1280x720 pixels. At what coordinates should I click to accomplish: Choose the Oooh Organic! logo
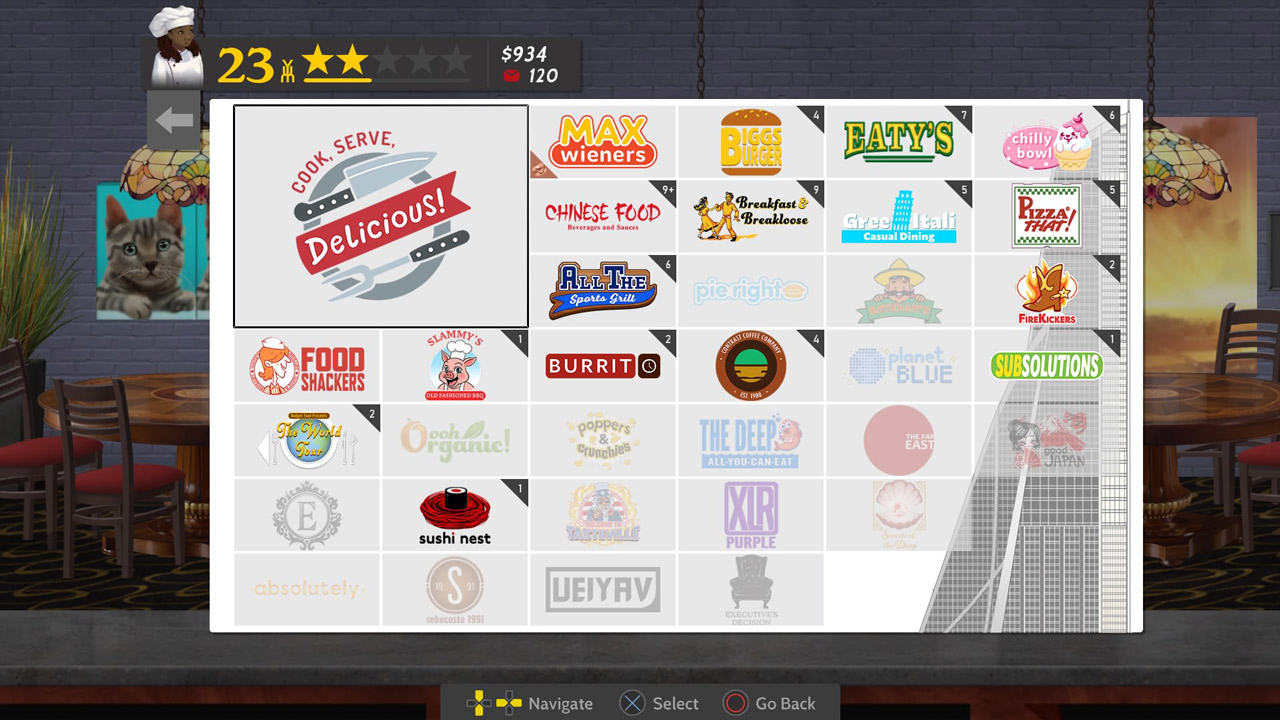pyautogui.click(x=454, y=440)
